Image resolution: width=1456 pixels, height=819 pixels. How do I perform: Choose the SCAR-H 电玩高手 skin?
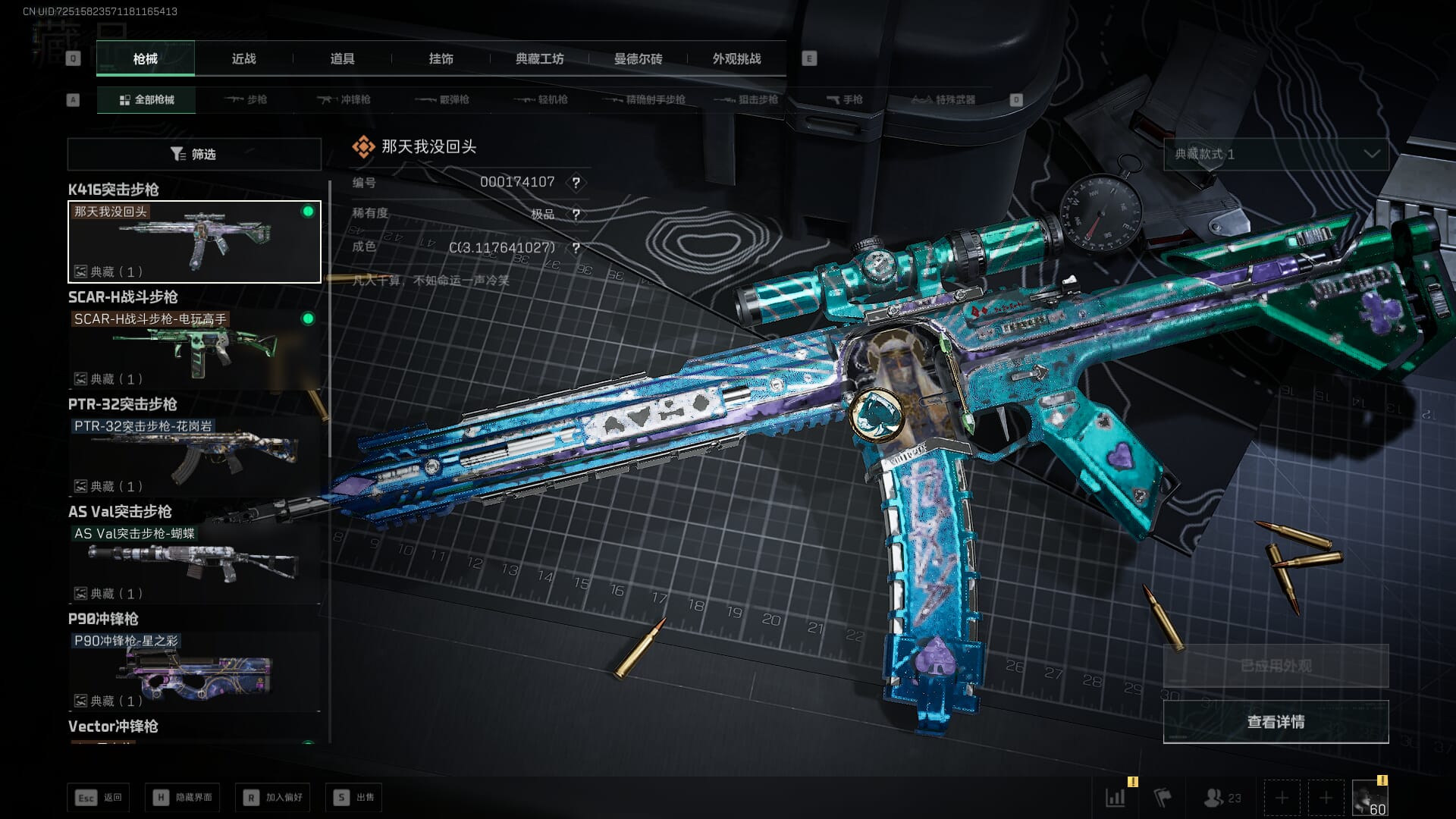[194, 349]
